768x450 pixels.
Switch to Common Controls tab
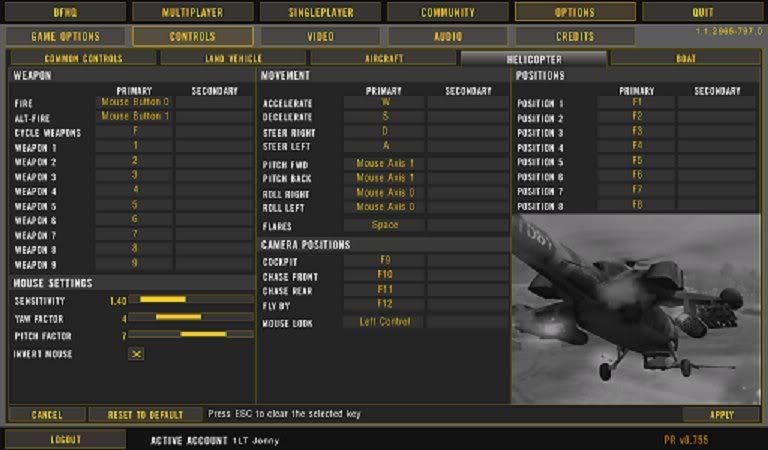coord(84,58)
